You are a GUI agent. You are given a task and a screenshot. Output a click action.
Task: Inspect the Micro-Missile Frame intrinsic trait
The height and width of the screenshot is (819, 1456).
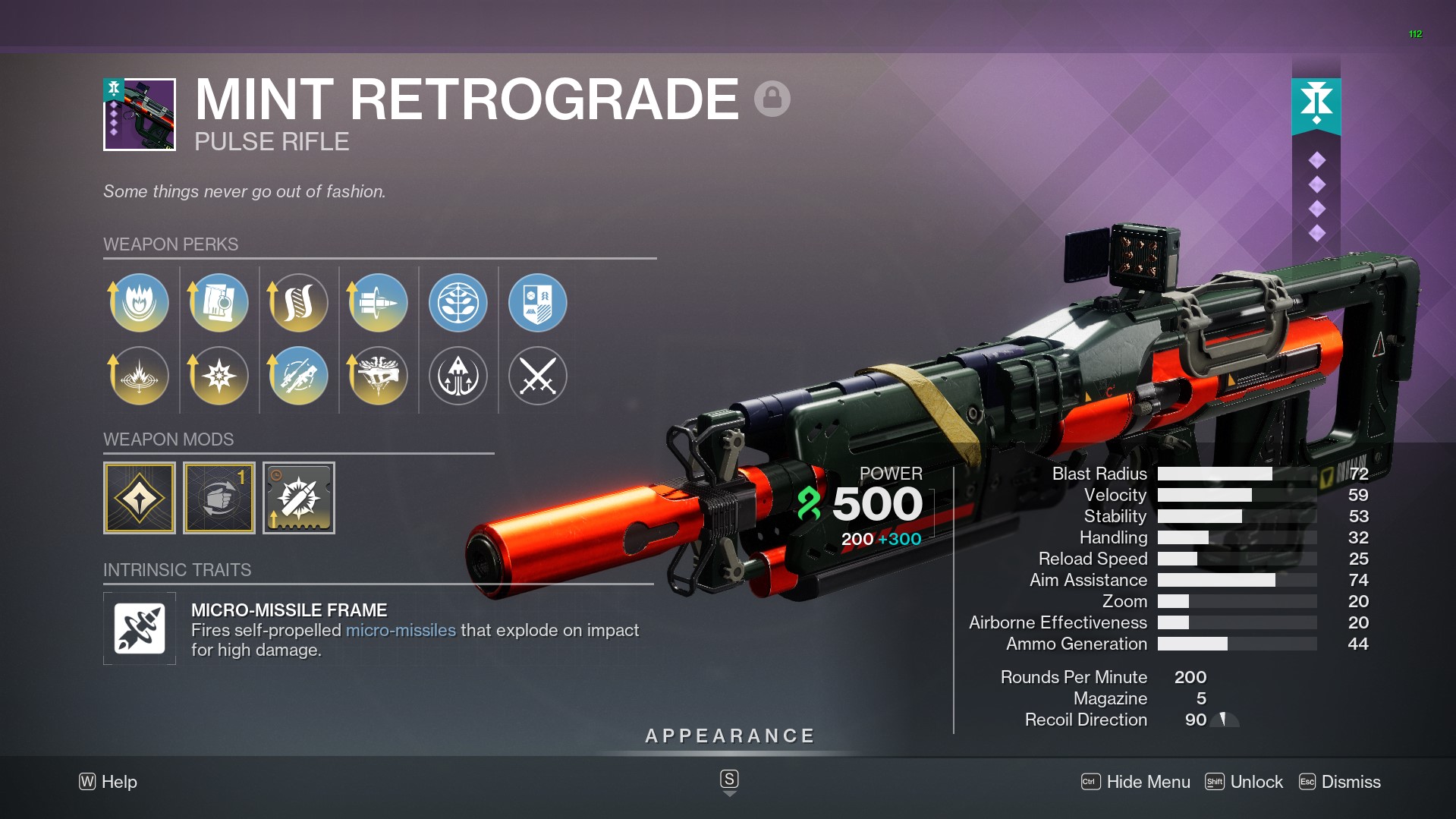coord(140,628)
